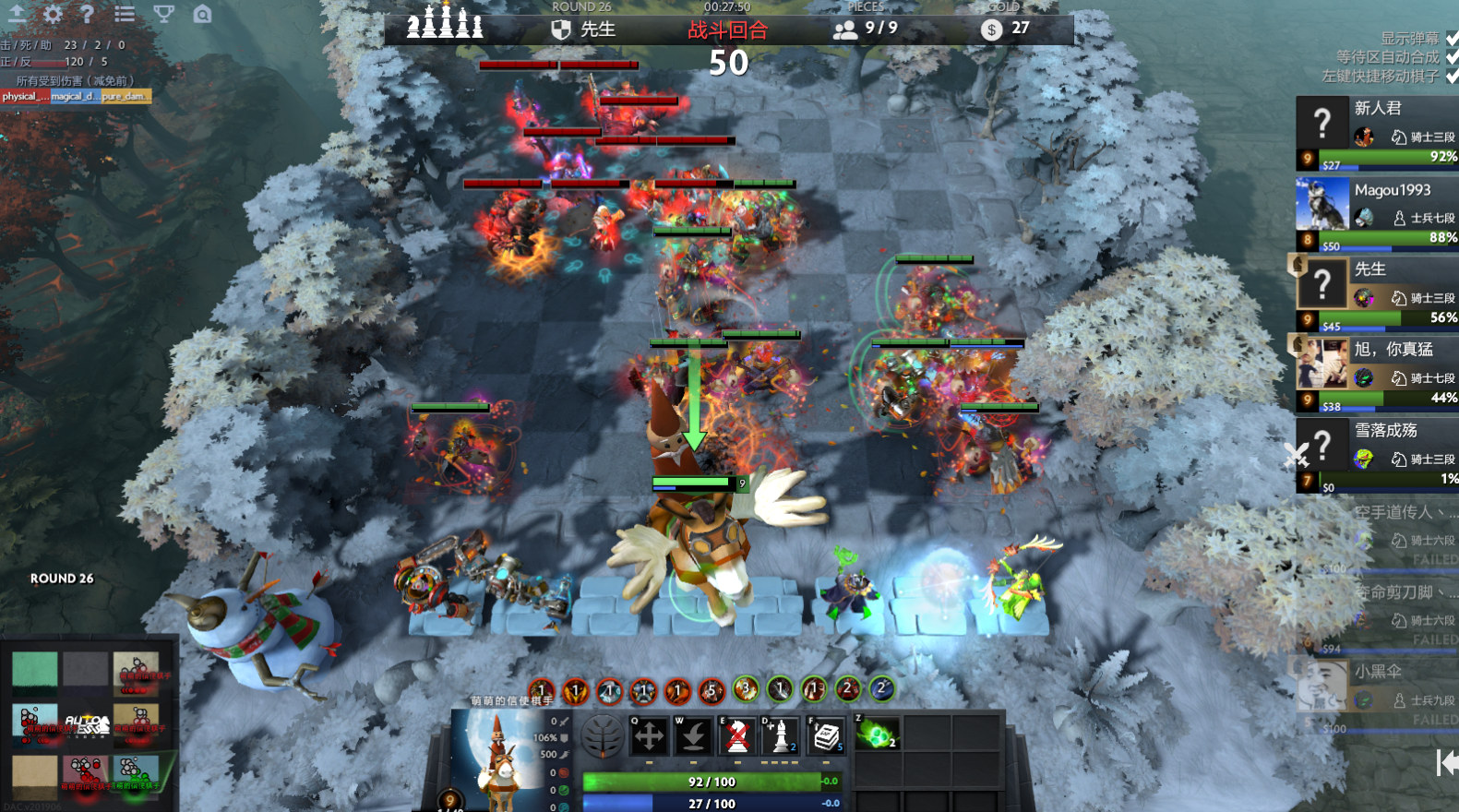Click the upload arrow icon
The width and height of the screenshot is (1459, 812).
(x=17, y=14)
